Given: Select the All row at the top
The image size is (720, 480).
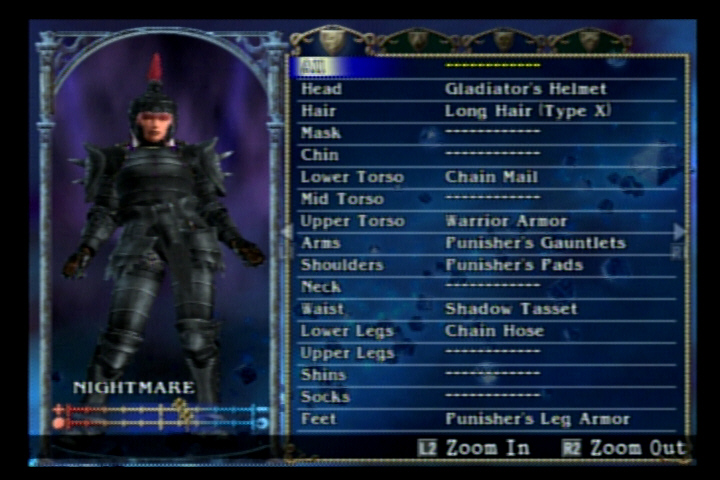Looking at the screenshot, I should (x=488, y=67).
